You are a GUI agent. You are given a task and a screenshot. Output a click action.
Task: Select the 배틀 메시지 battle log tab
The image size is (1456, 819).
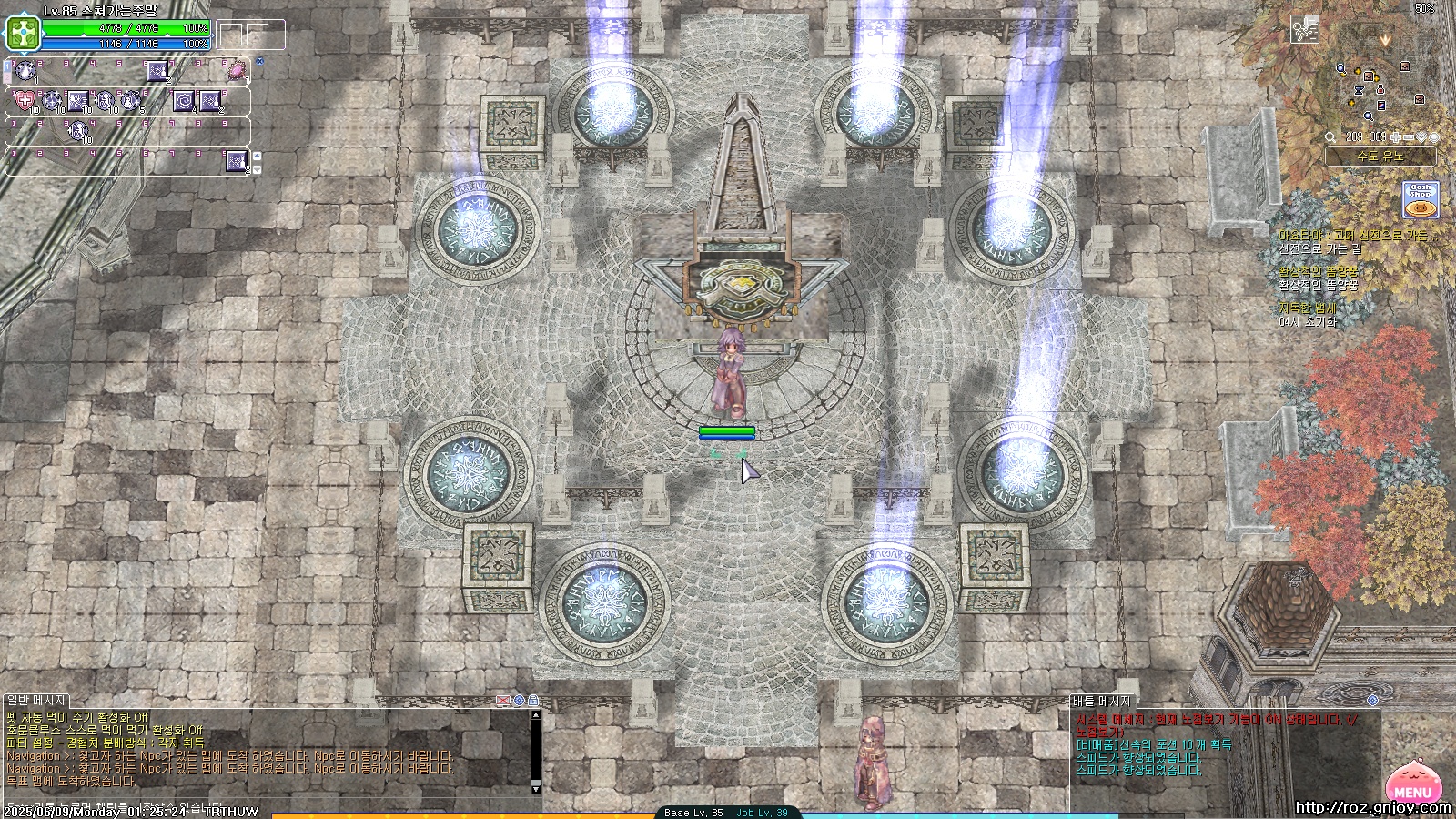[x=1100, y=701]
